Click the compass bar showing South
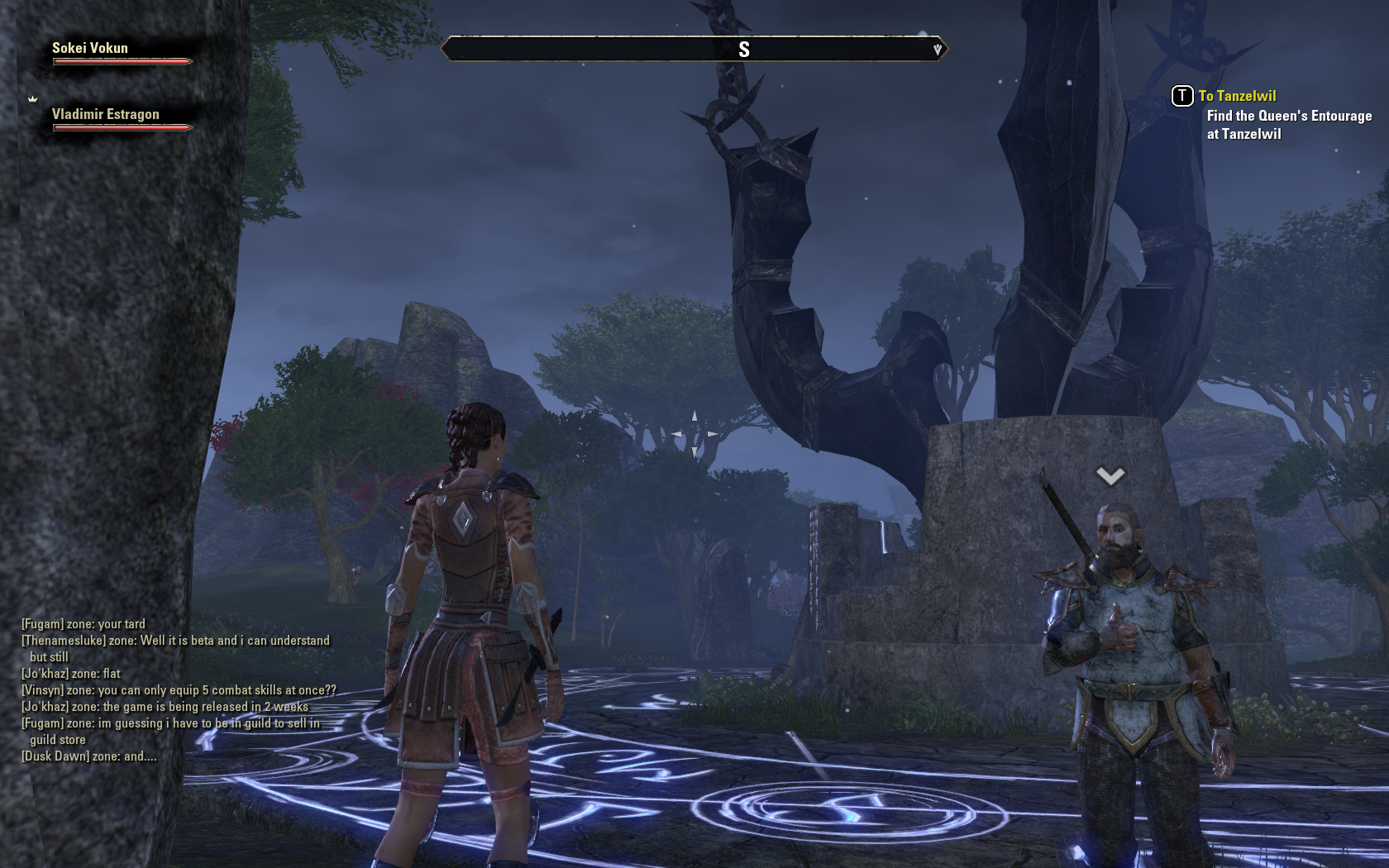The image size is (1389, 868). 694,50
